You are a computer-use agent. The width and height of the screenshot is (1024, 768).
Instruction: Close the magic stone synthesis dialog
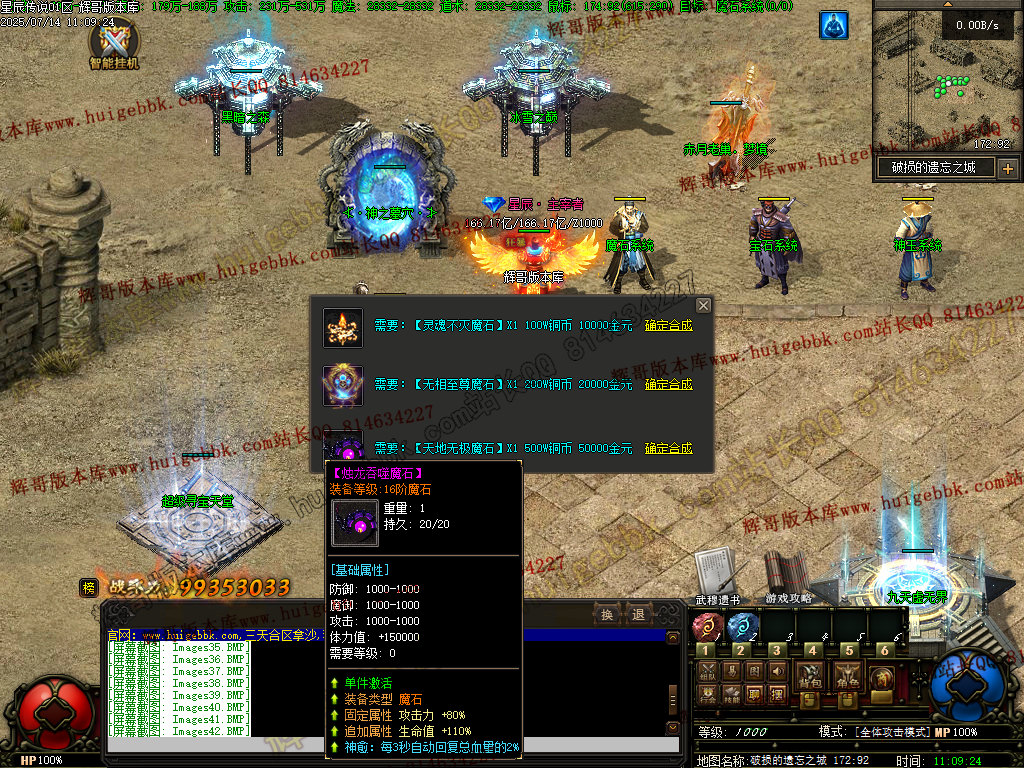(703, 305)
